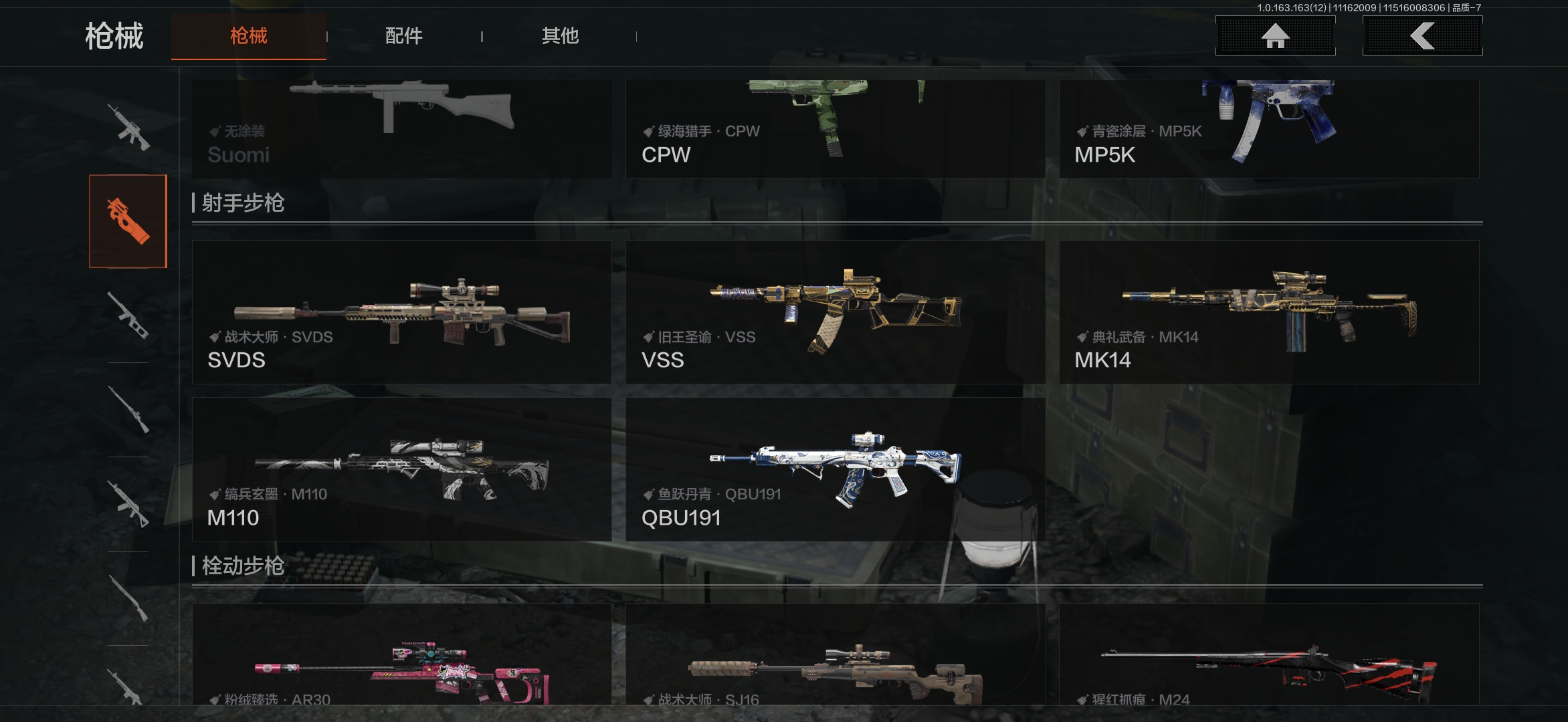This screenshot has width=1568, height=722.
Task: Switch to the 枪械 tab
Action: 248,36
